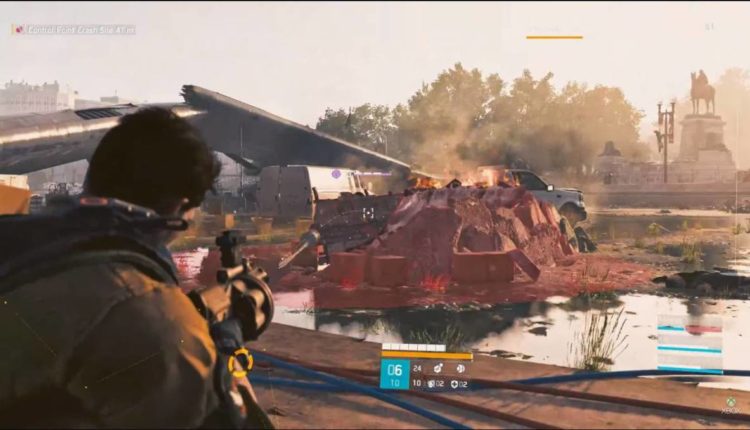
Task: Activate the left skill icon above grenades
Action: tap(436, 367)
